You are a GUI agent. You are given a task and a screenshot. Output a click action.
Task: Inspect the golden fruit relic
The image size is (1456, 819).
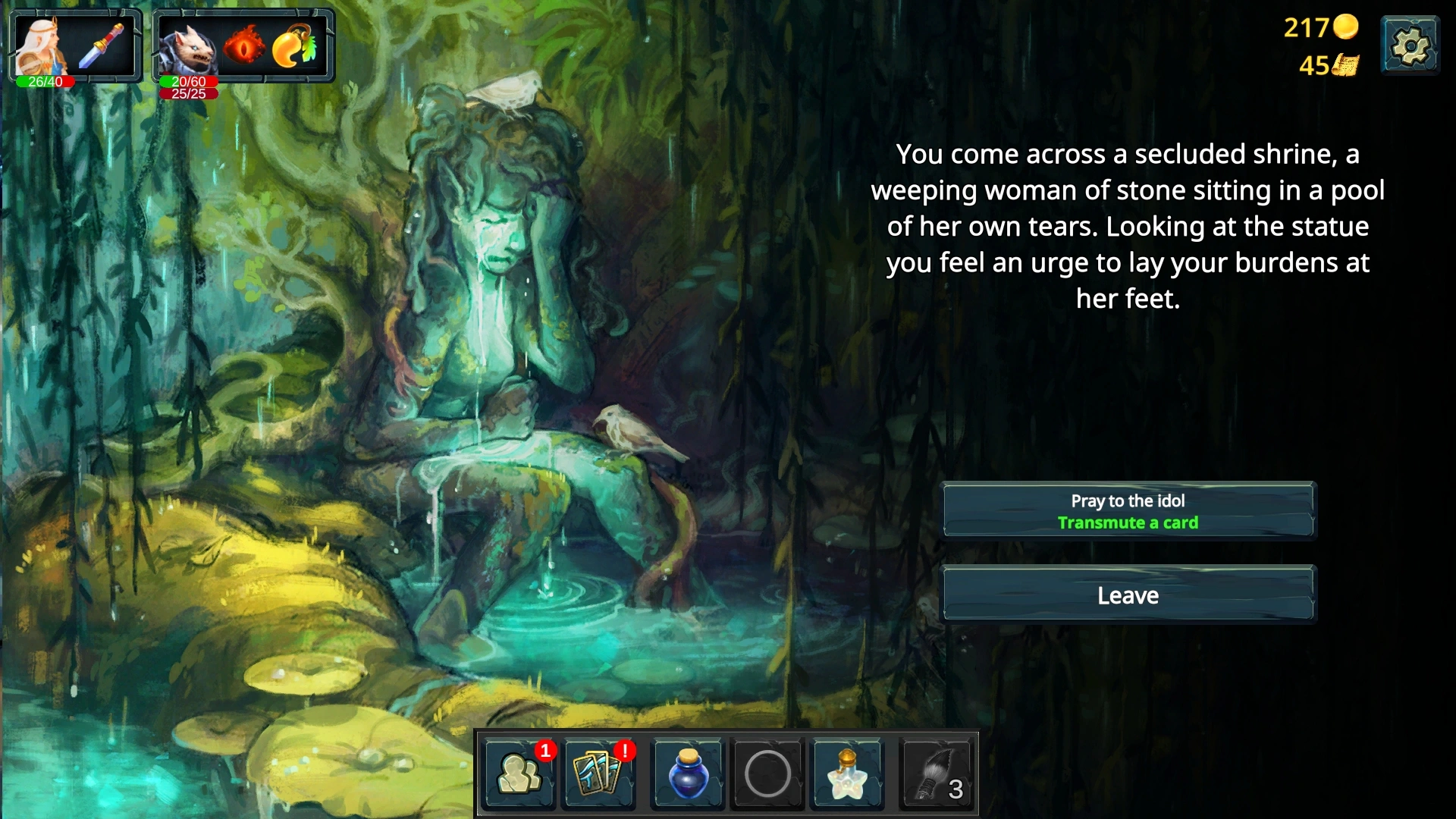(x=296, y=45)
